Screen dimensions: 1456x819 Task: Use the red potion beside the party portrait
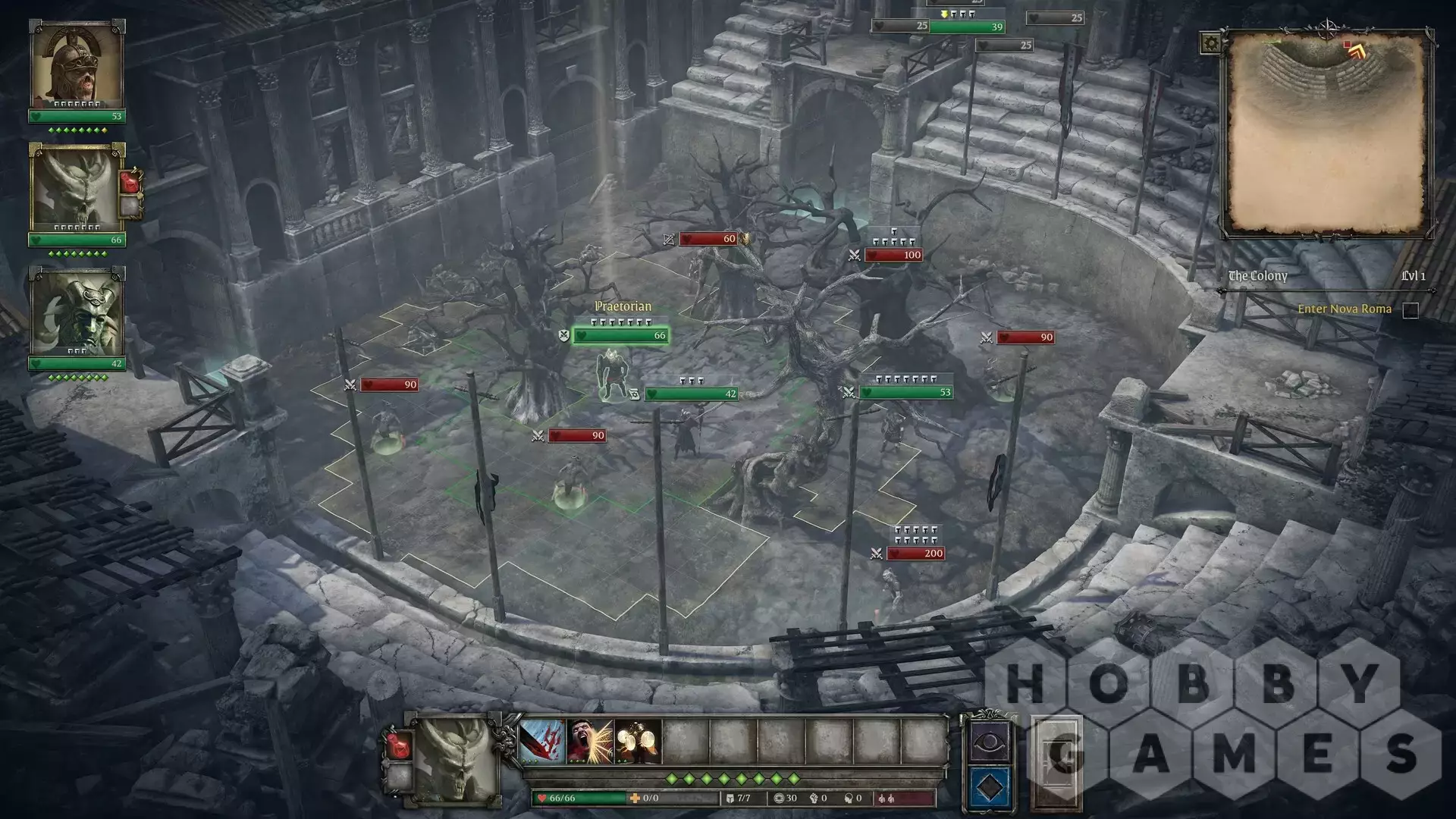[130, 183]
